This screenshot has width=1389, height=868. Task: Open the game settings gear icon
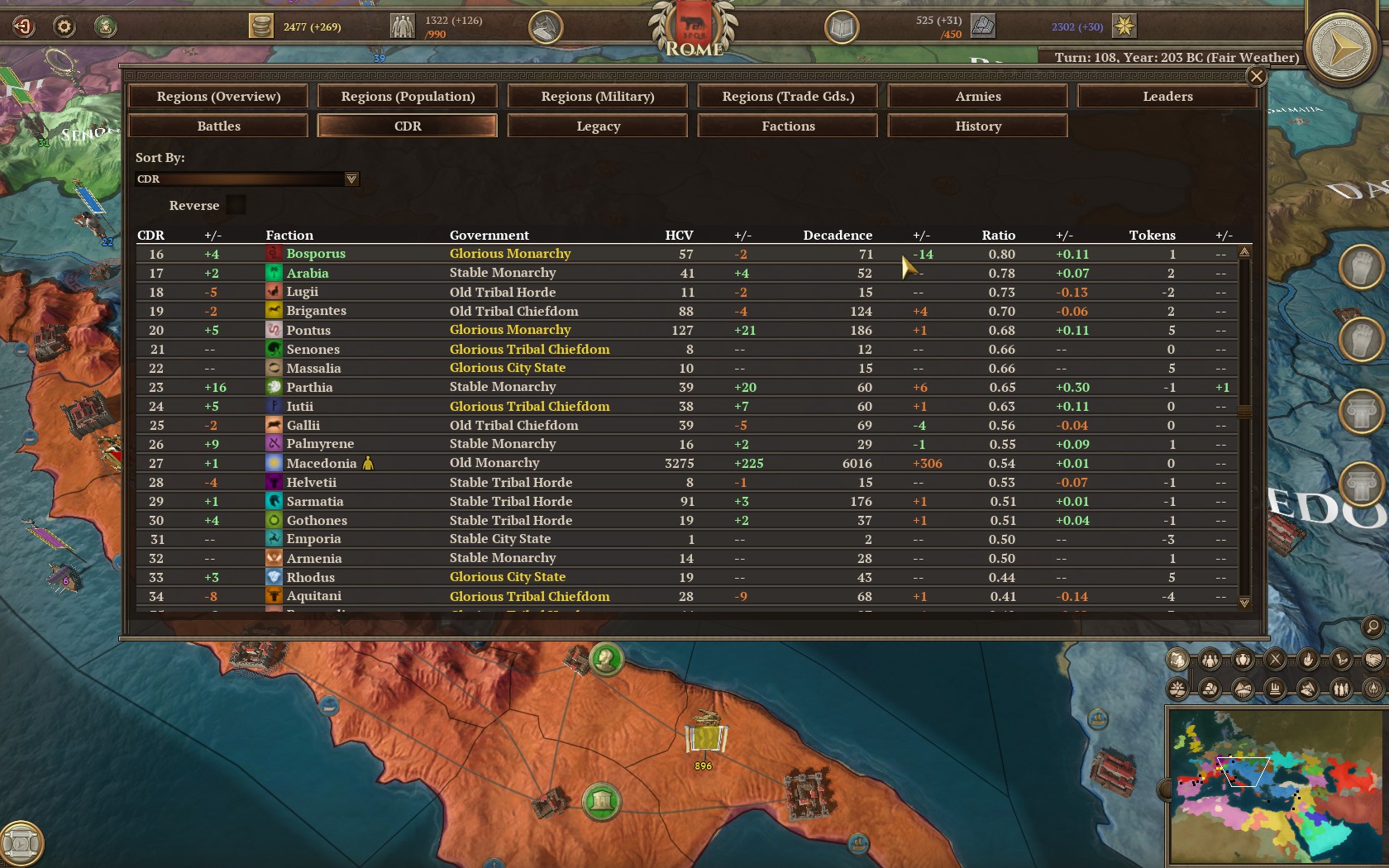click(x=63, y=26)
